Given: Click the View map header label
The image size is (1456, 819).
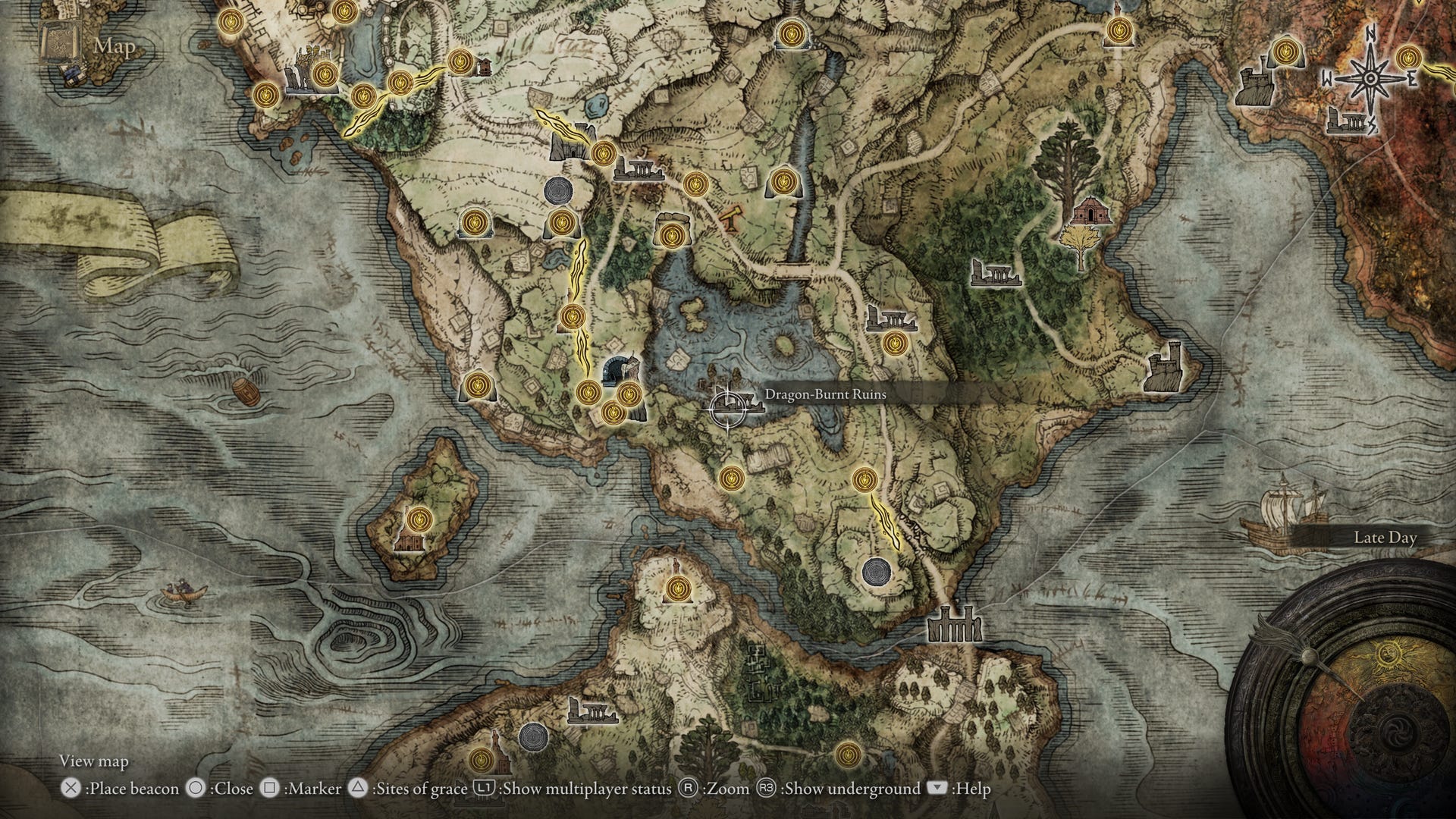Looking at the screenshot, I should [x=95, y=761].
